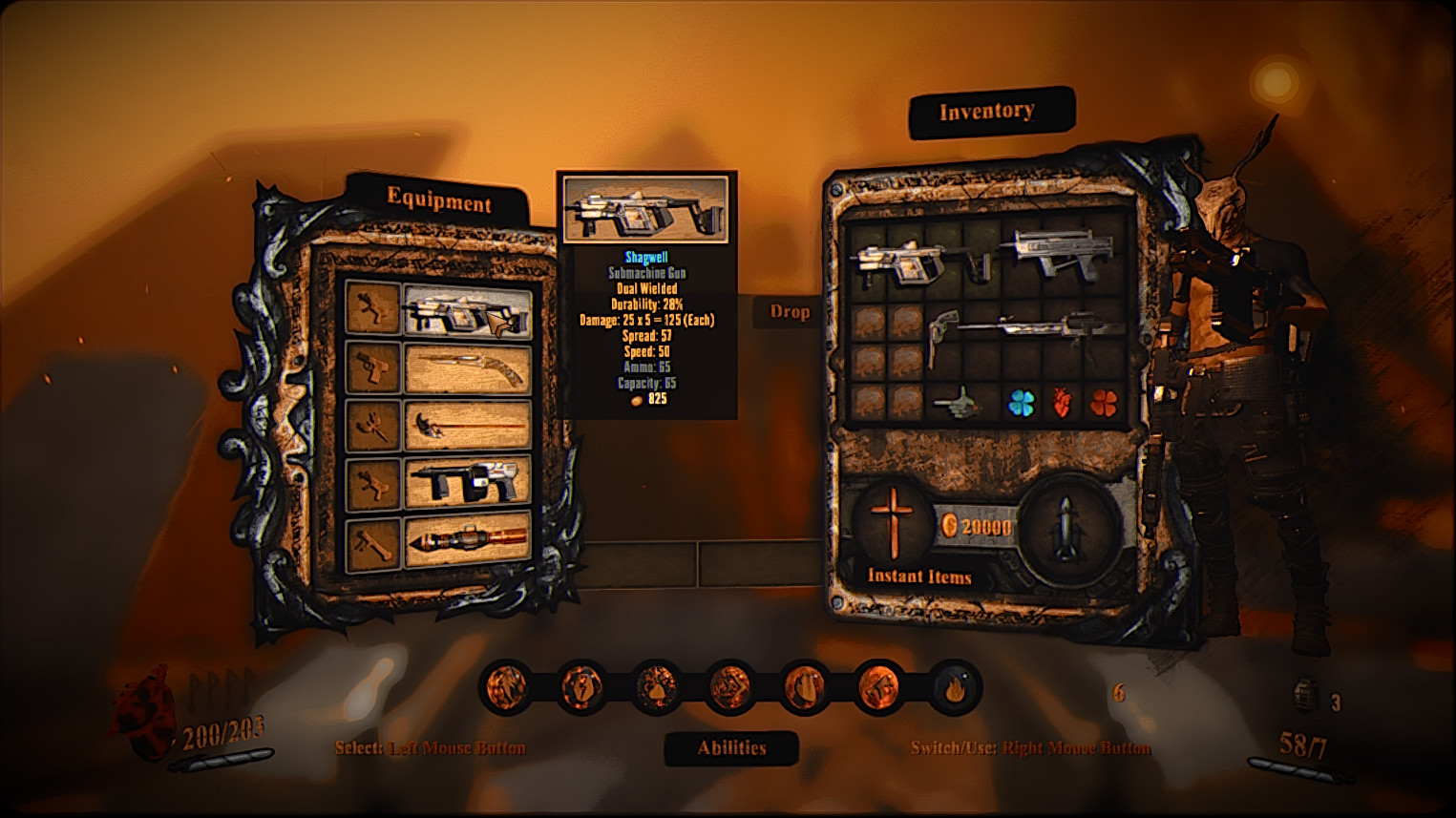
Task: Select the equipped scythe melee weapon
Action: coord(467,426)
